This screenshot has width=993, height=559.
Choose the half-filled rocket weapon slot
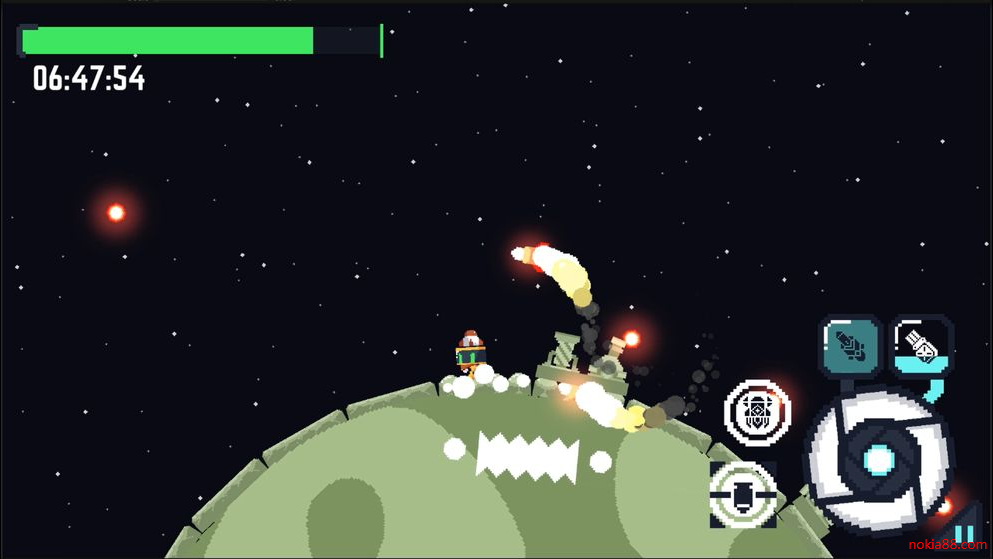click(922, 346)
